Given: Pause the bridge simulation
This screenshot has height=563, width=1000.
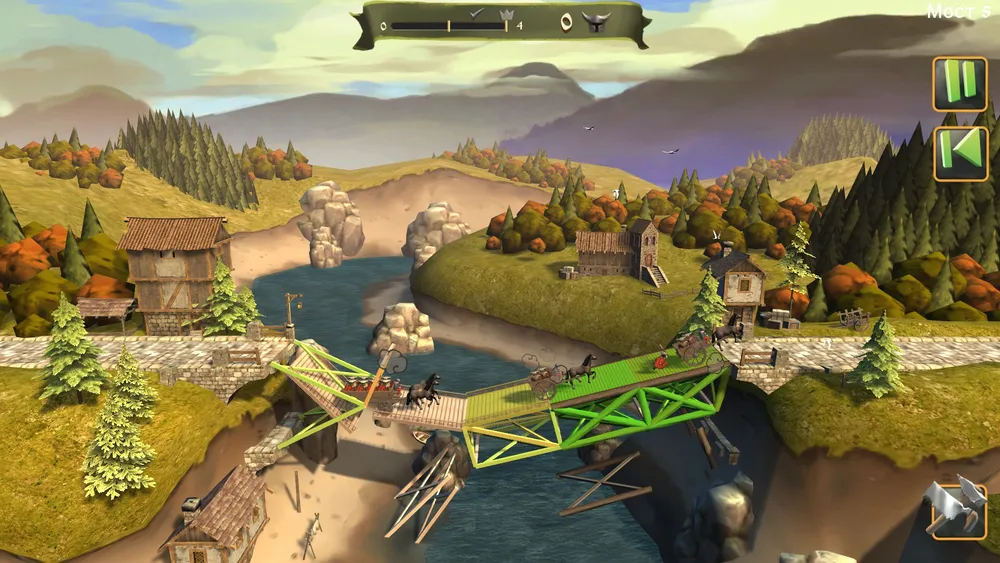Looking at the screenshot, I should pos(960,84).
